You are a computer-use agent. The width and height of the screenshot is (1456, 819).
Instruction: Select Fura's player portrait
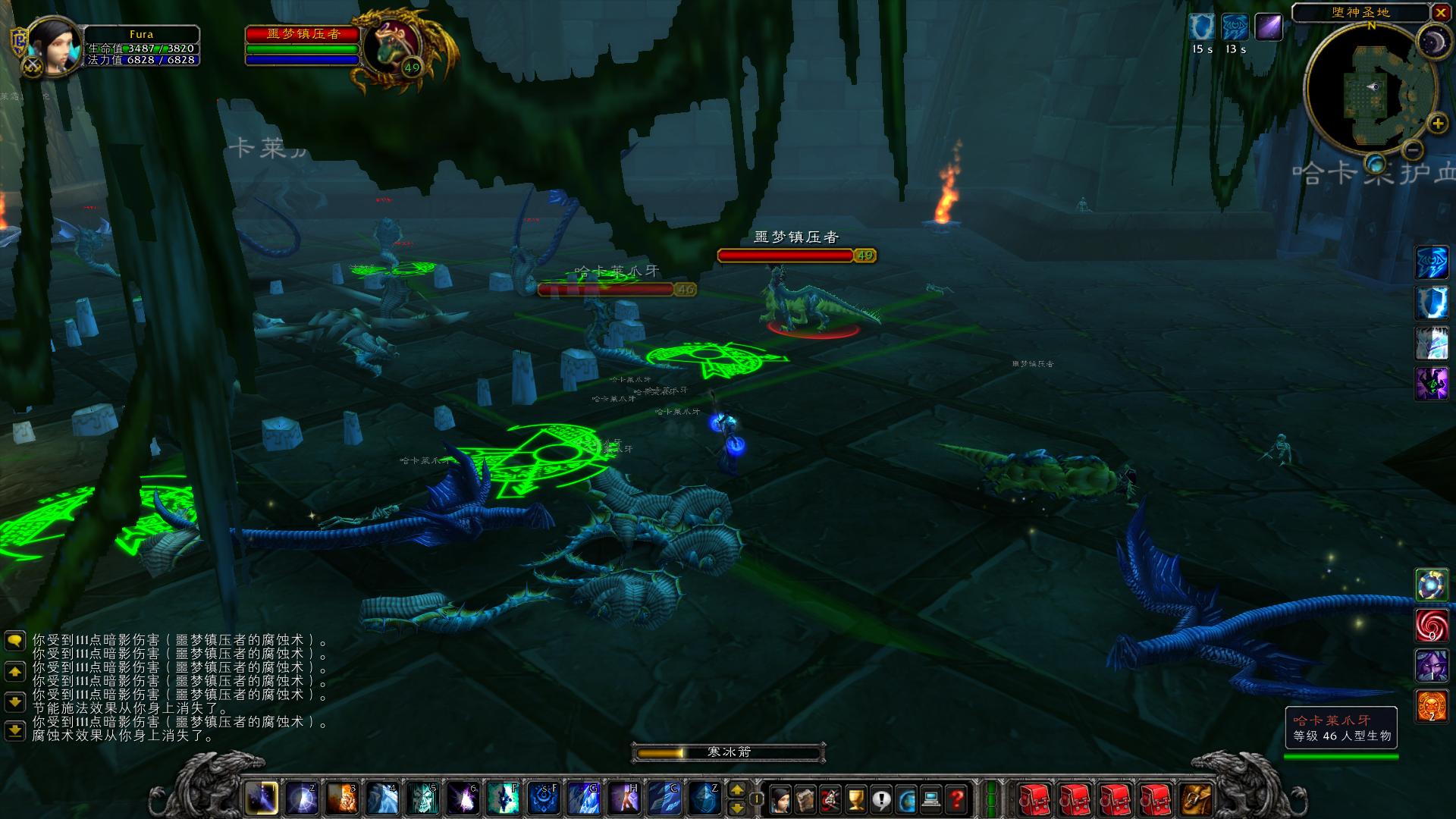click(x=54, y=47)
